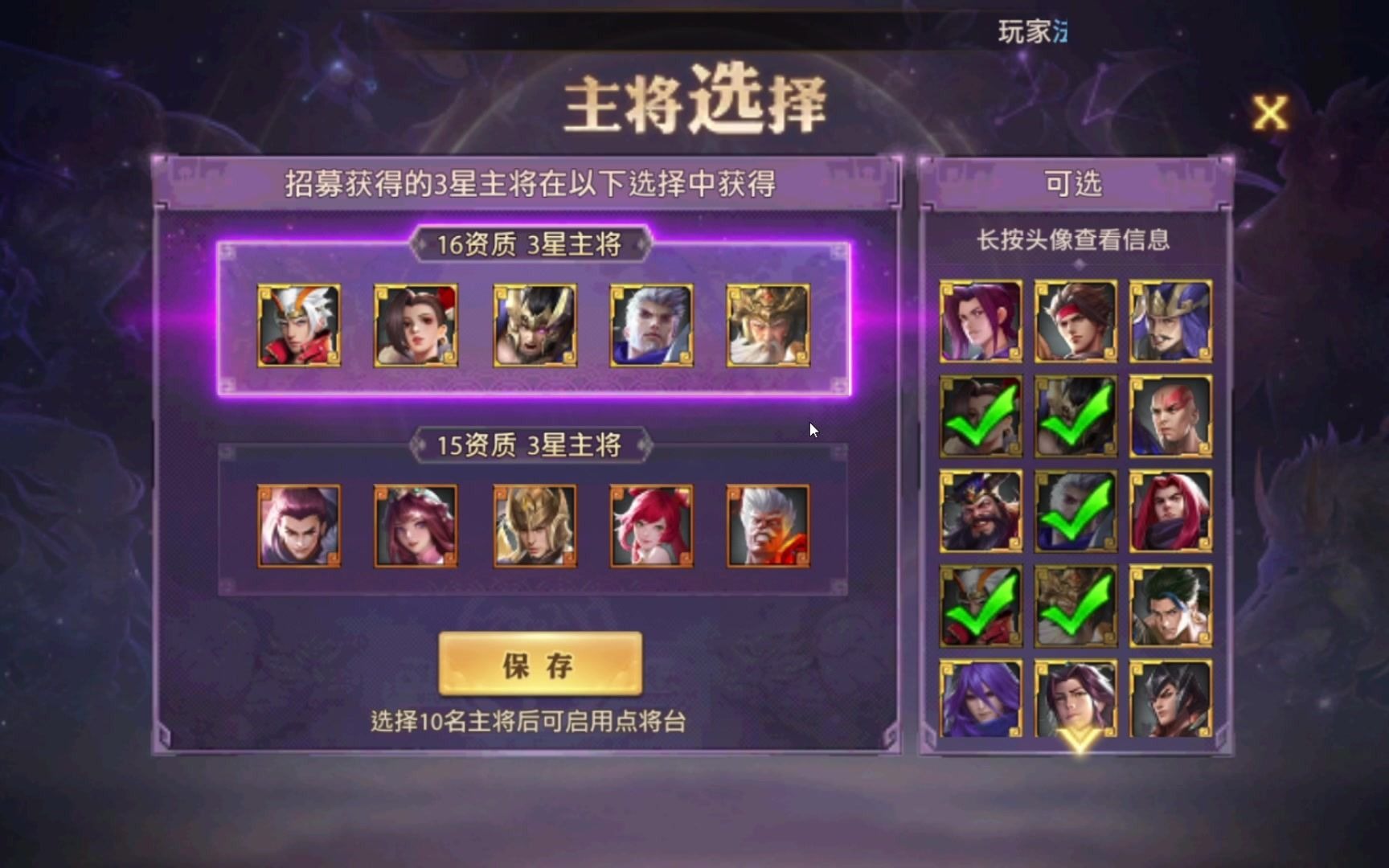Select the orange-robed elder in 15资质 row
This screenshot has height=868, width=1389.
pyautogui.click(x=768, y=526)
